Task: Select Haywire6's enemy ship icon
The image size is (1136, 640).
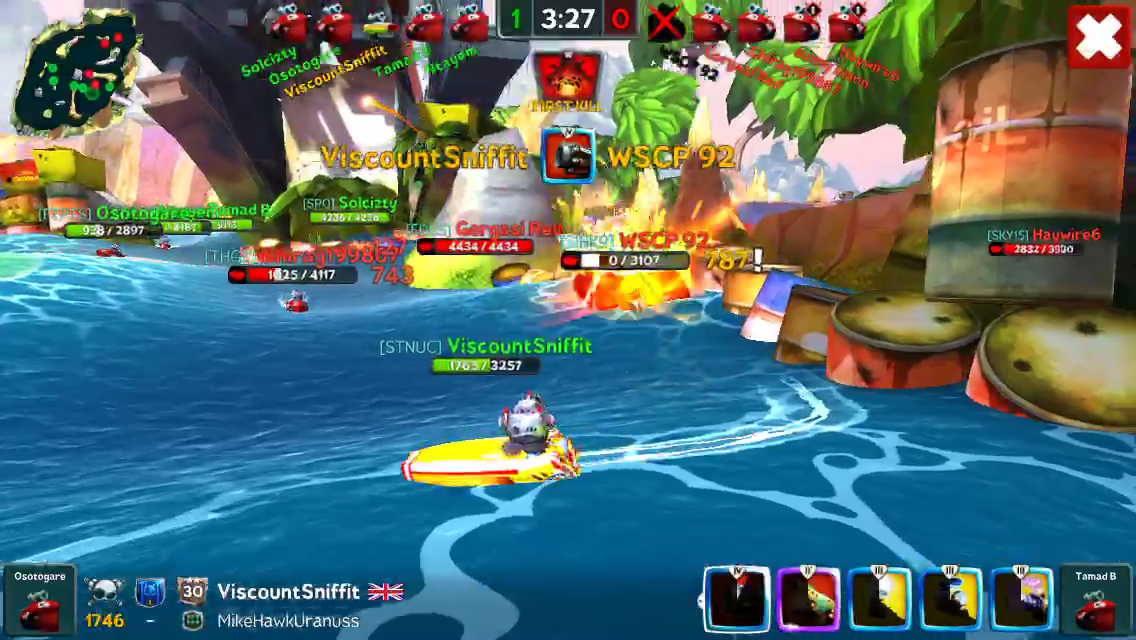Action: point(846,22)
